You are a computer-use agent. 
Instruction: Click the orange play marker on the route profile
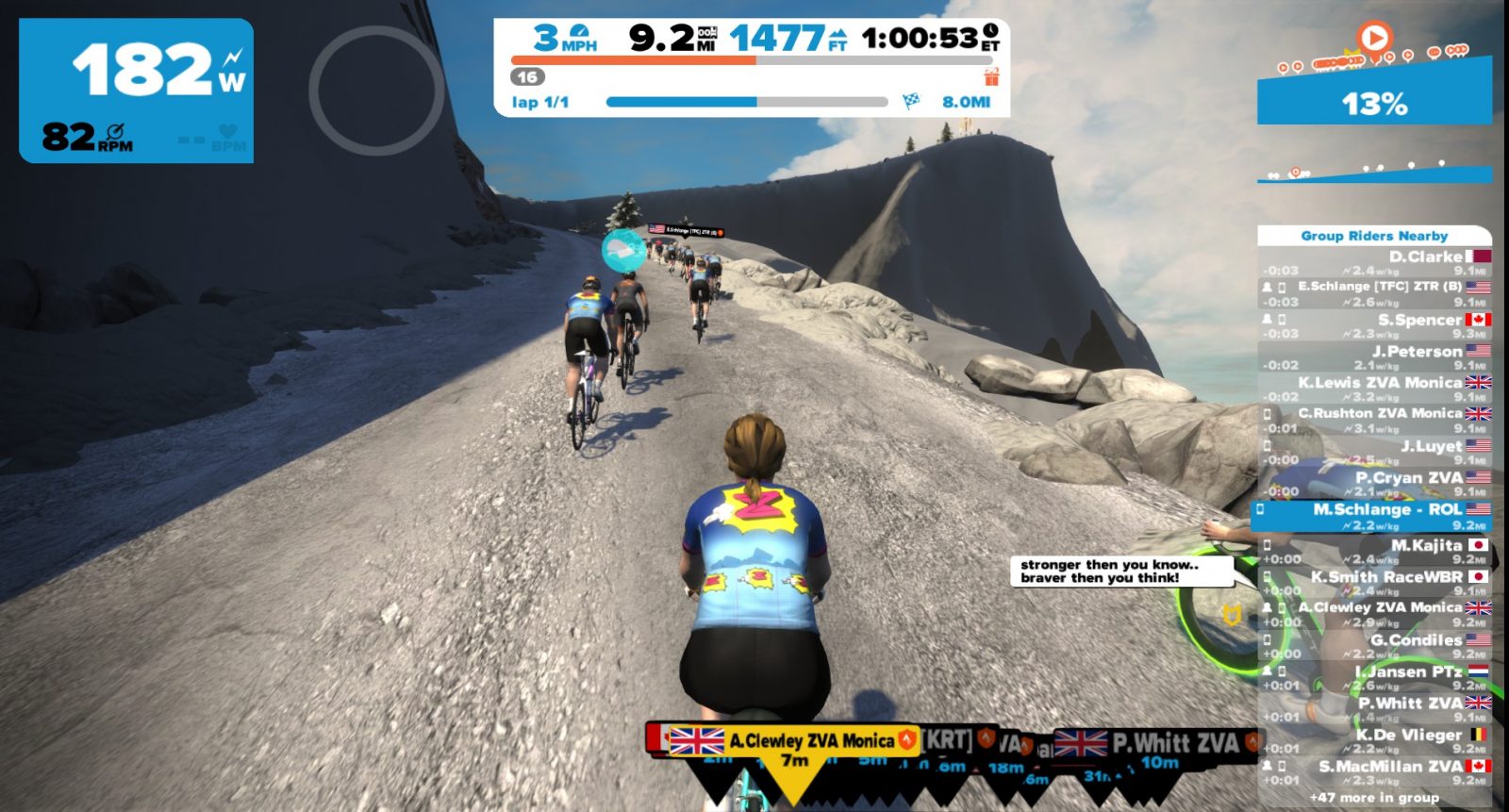click(x=1374, y=39)
